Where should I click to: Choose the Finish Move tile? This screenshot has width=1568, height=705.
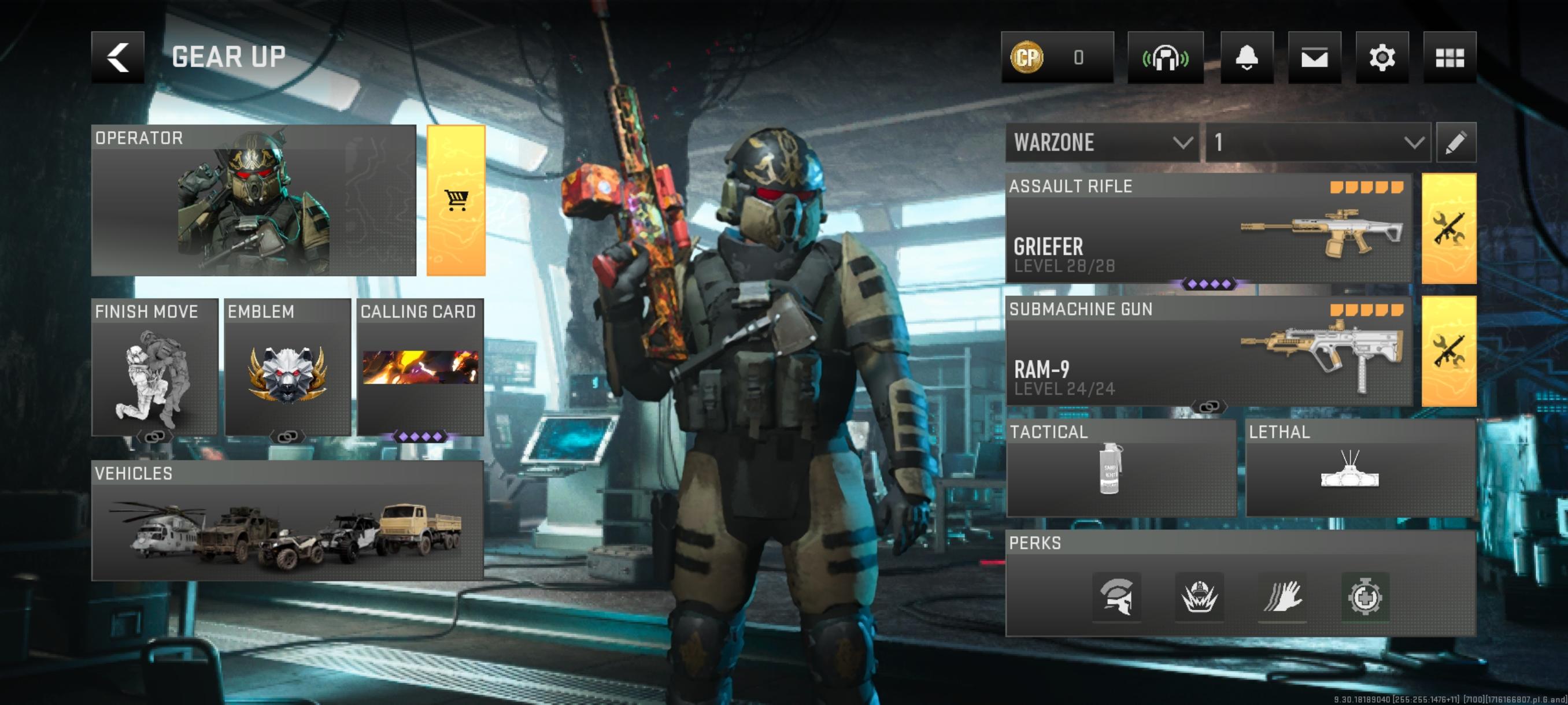click(x=154, y=367)
